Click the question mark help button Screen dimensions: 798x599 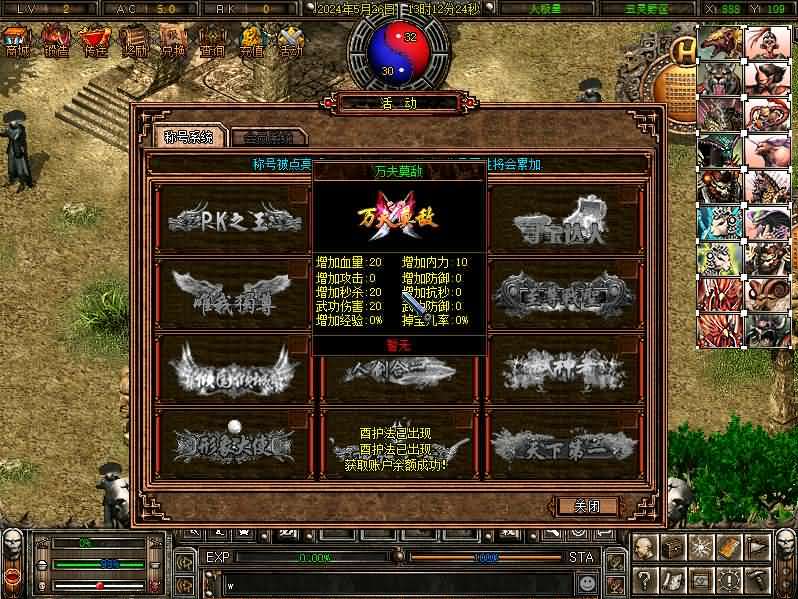coord(647,579)
